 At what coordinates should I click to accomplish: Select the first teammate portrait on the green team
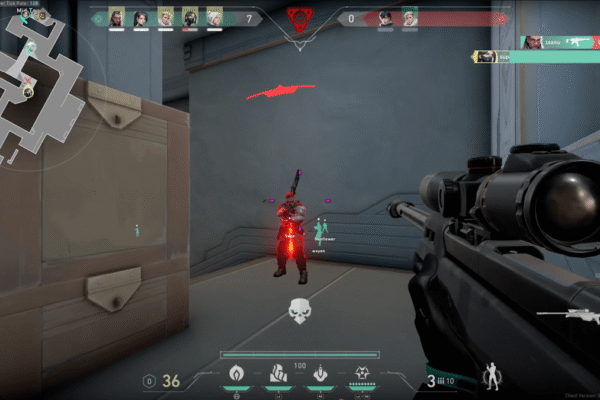(x=116, y=18)
